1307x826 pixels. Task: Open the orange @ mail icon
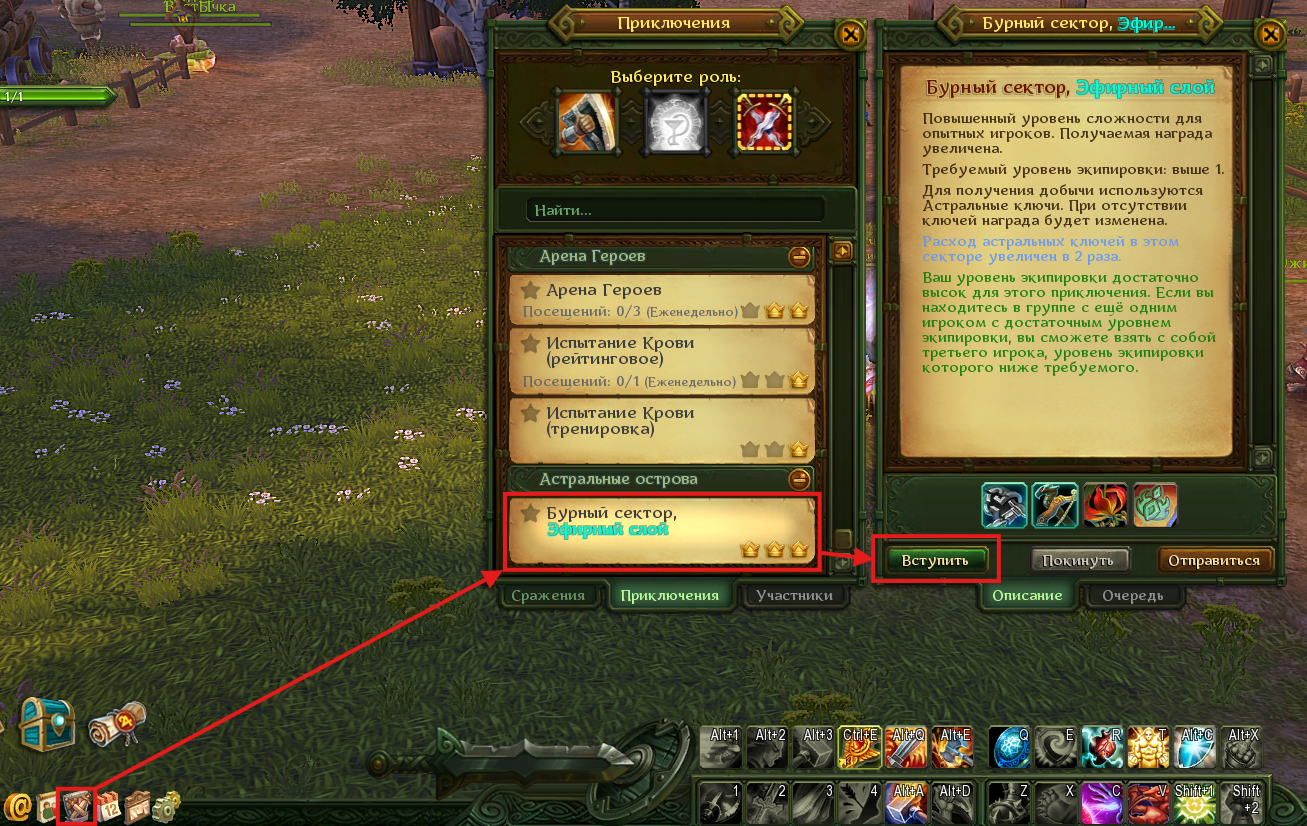coord(17,806)
